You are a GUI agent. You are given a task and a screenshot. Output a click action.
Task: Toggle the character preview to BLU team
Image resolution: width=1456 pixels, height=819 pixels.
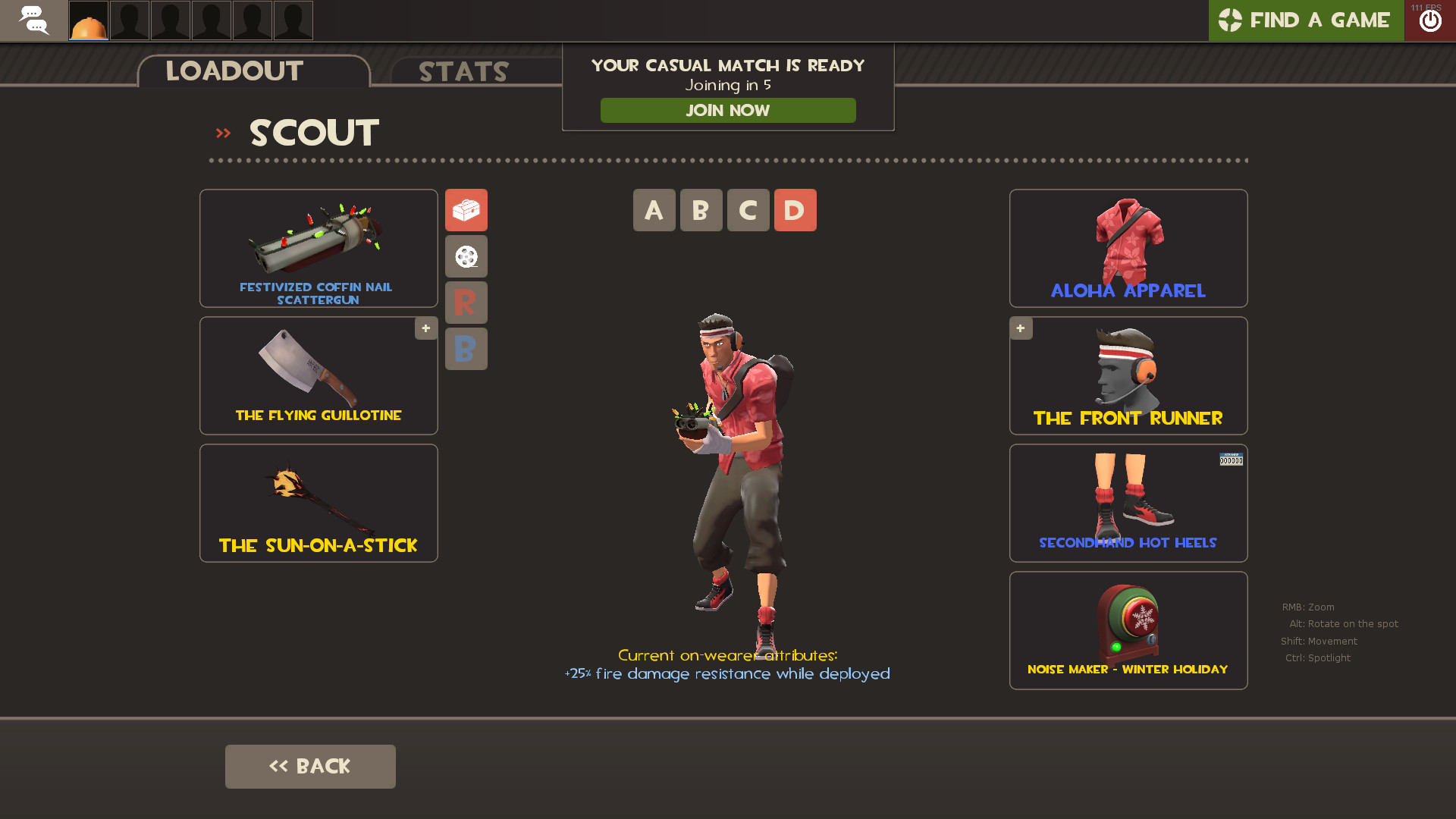(466, 349)
